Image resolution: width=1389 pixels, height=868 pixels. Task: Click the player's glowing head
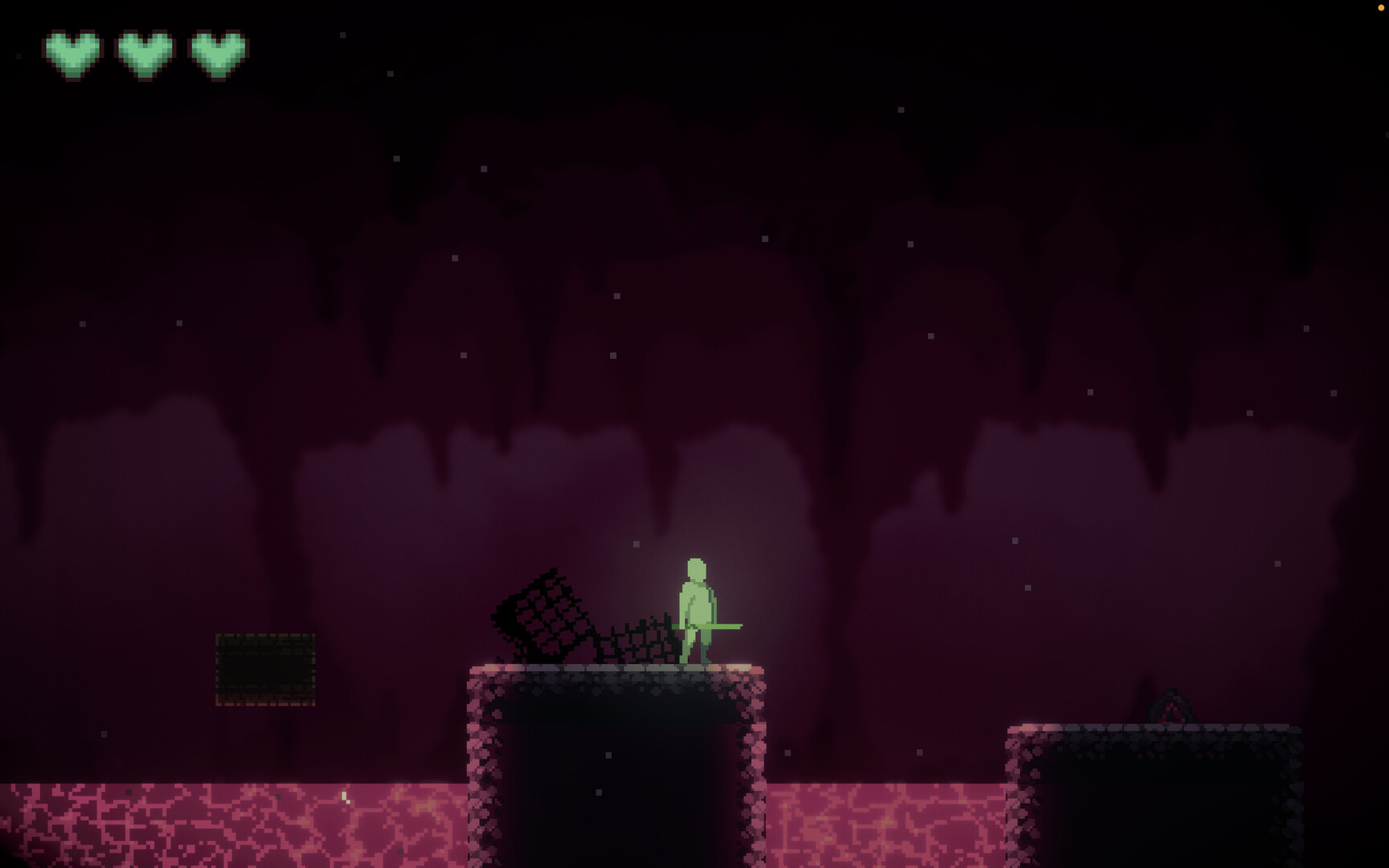tap(694, 567)
